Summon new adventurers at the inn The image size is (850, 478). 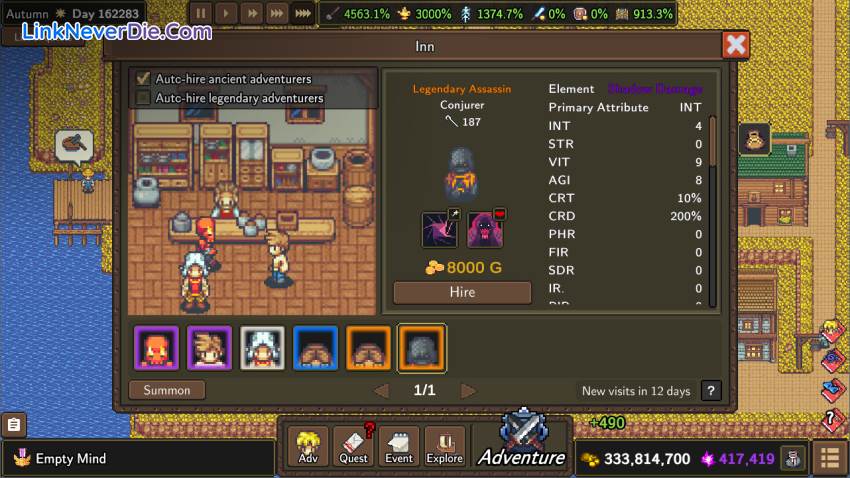[x=167, y=390]
